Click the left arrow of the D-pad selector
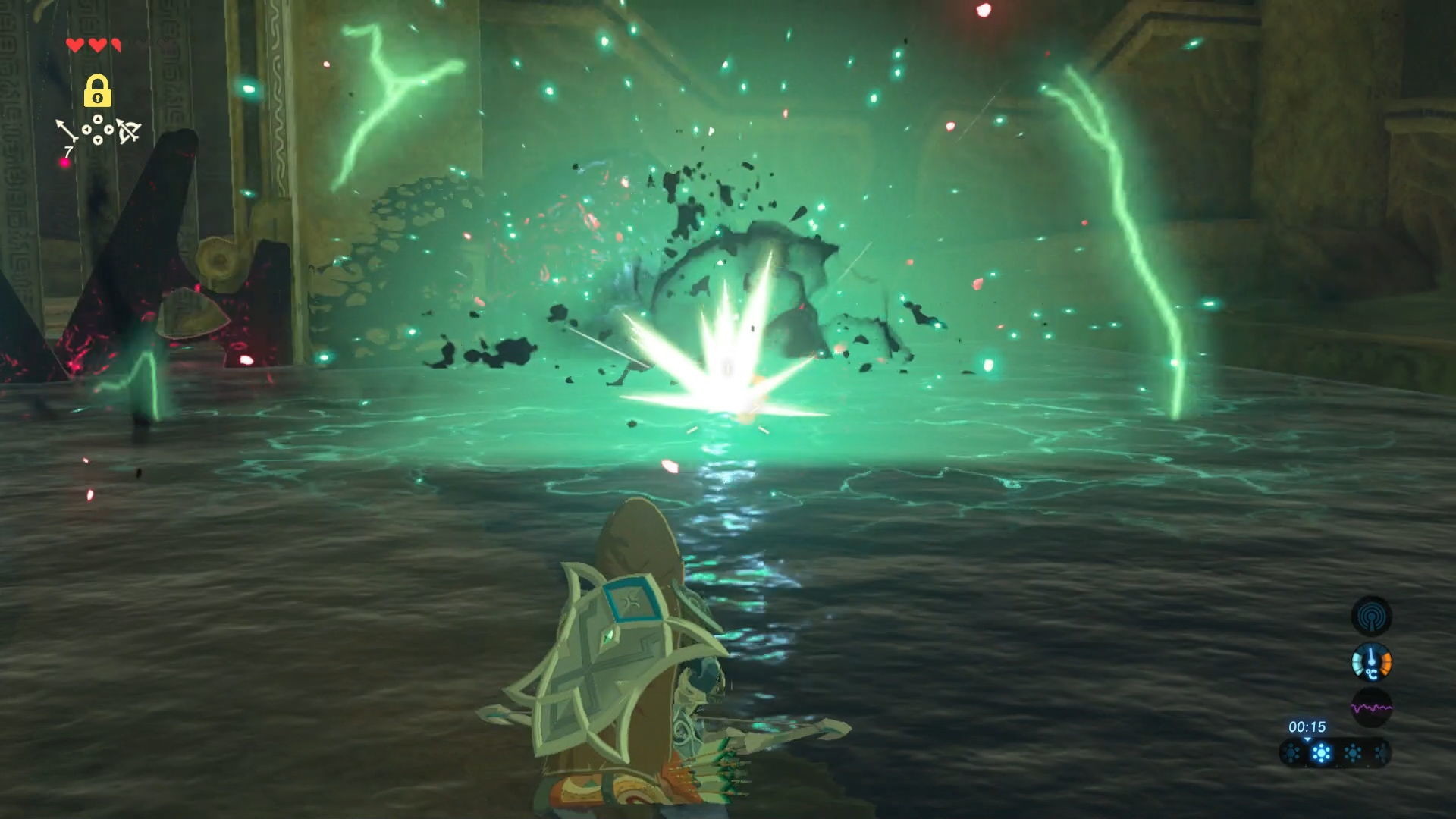The image size is (1456, 819). pos(87,130)
